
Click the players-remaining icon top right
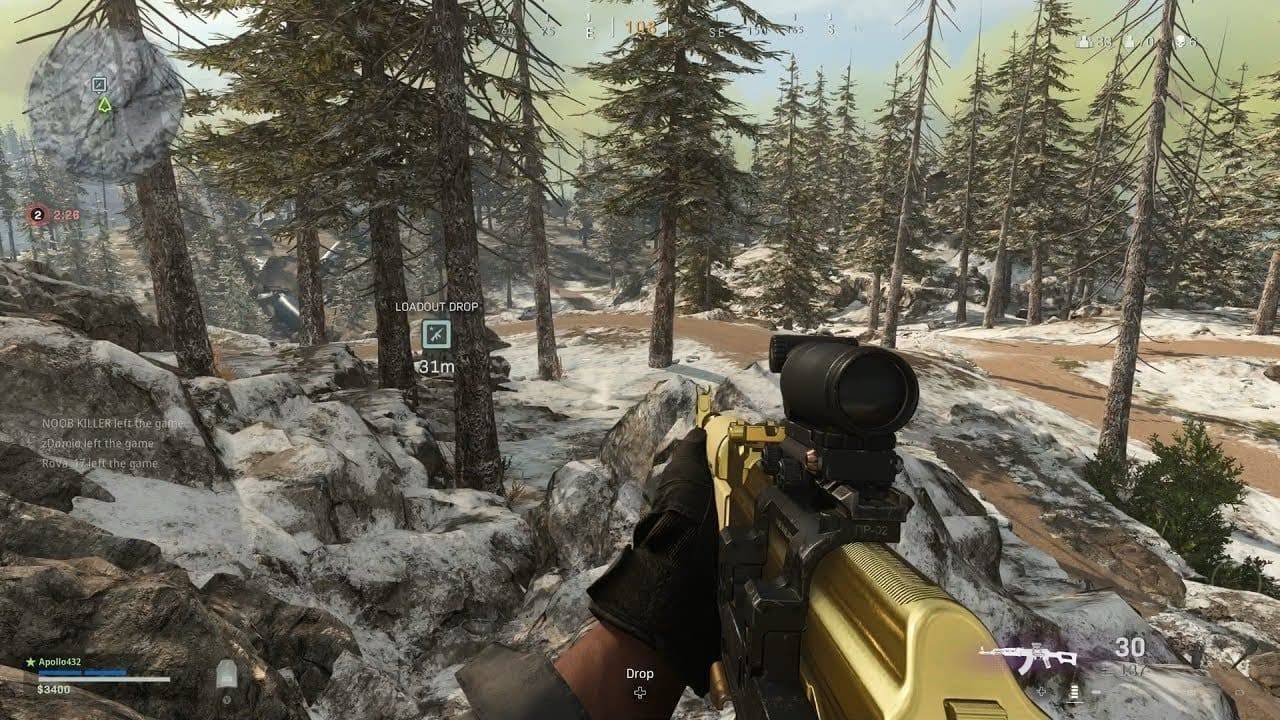click(1084, 43)
